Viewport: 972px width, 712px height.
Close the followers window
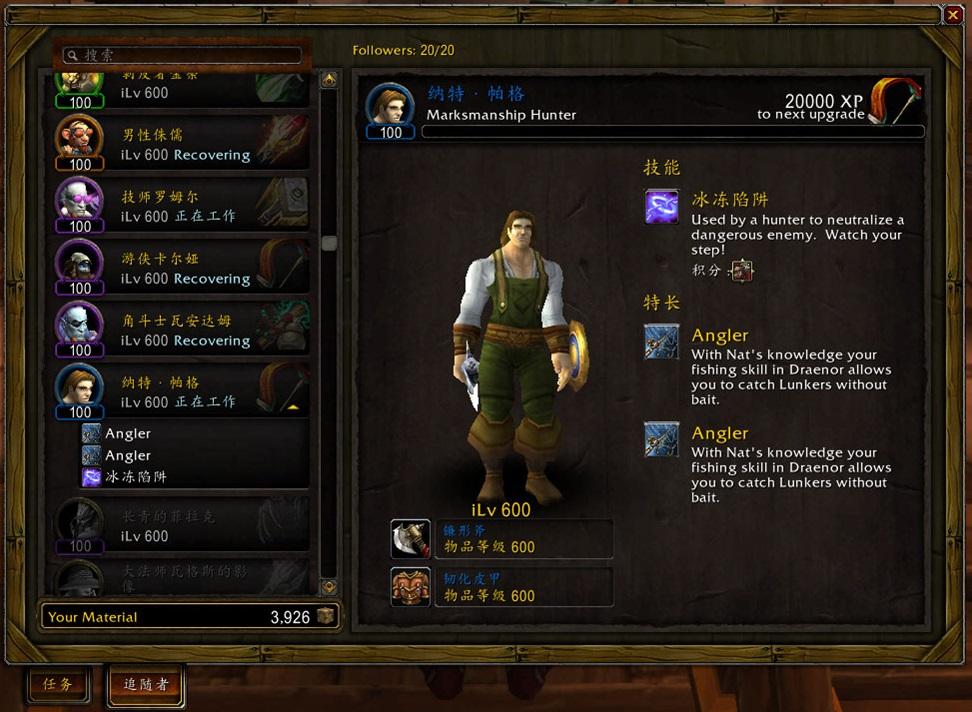point(952,15)
